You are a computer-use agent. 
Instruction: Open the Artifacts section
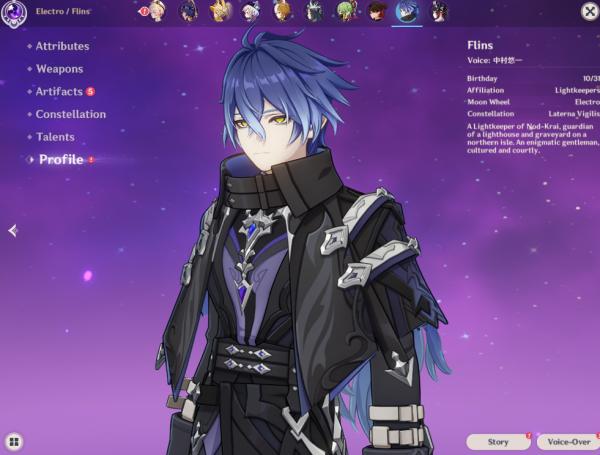tap(59, 92)
